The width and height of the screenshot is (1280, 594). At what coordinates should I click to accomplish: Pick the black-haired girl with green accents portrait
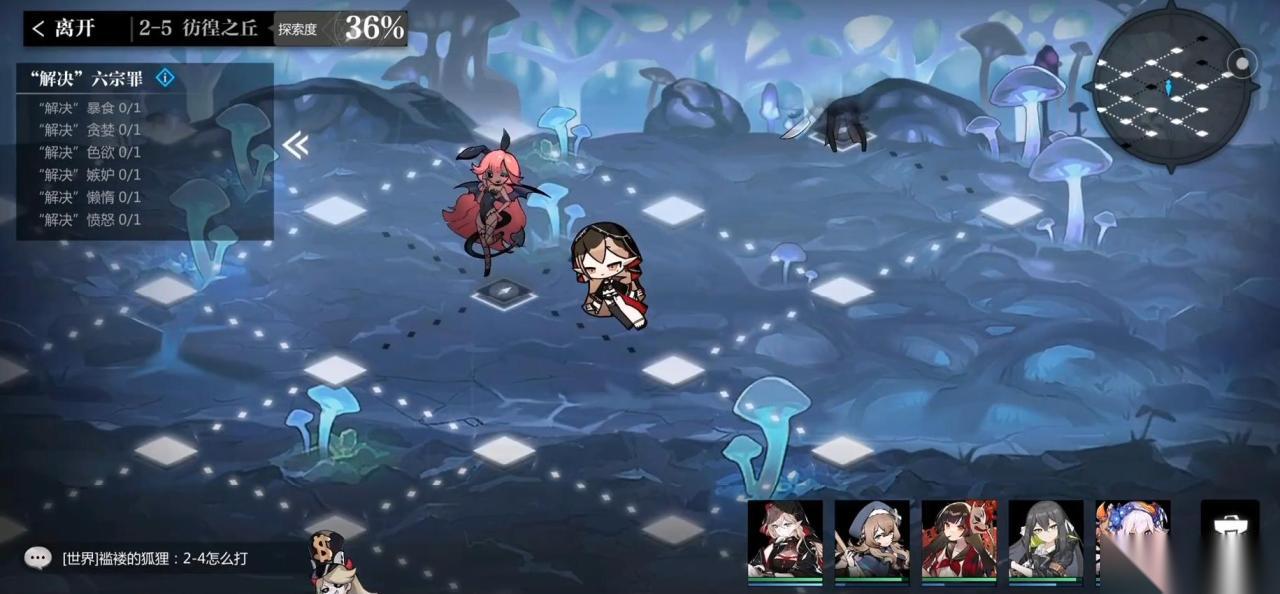click(x=1046, y=539)
